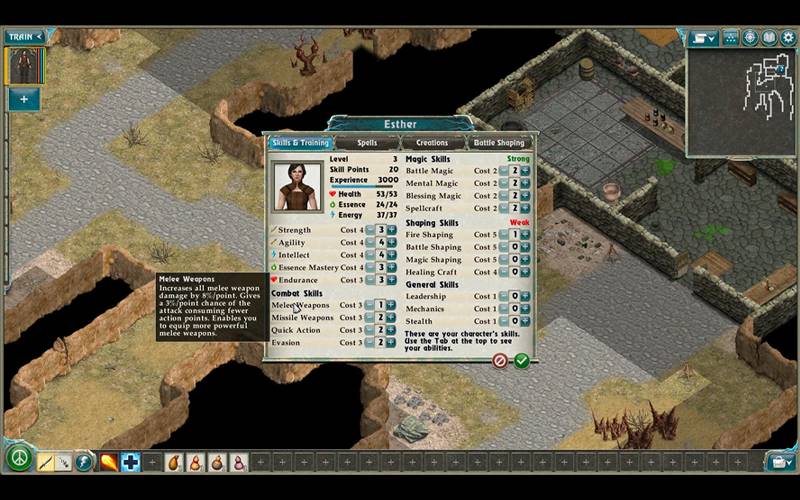Decrease Intellect with its minus button
The image size is (800, 500).
point(370,255)
